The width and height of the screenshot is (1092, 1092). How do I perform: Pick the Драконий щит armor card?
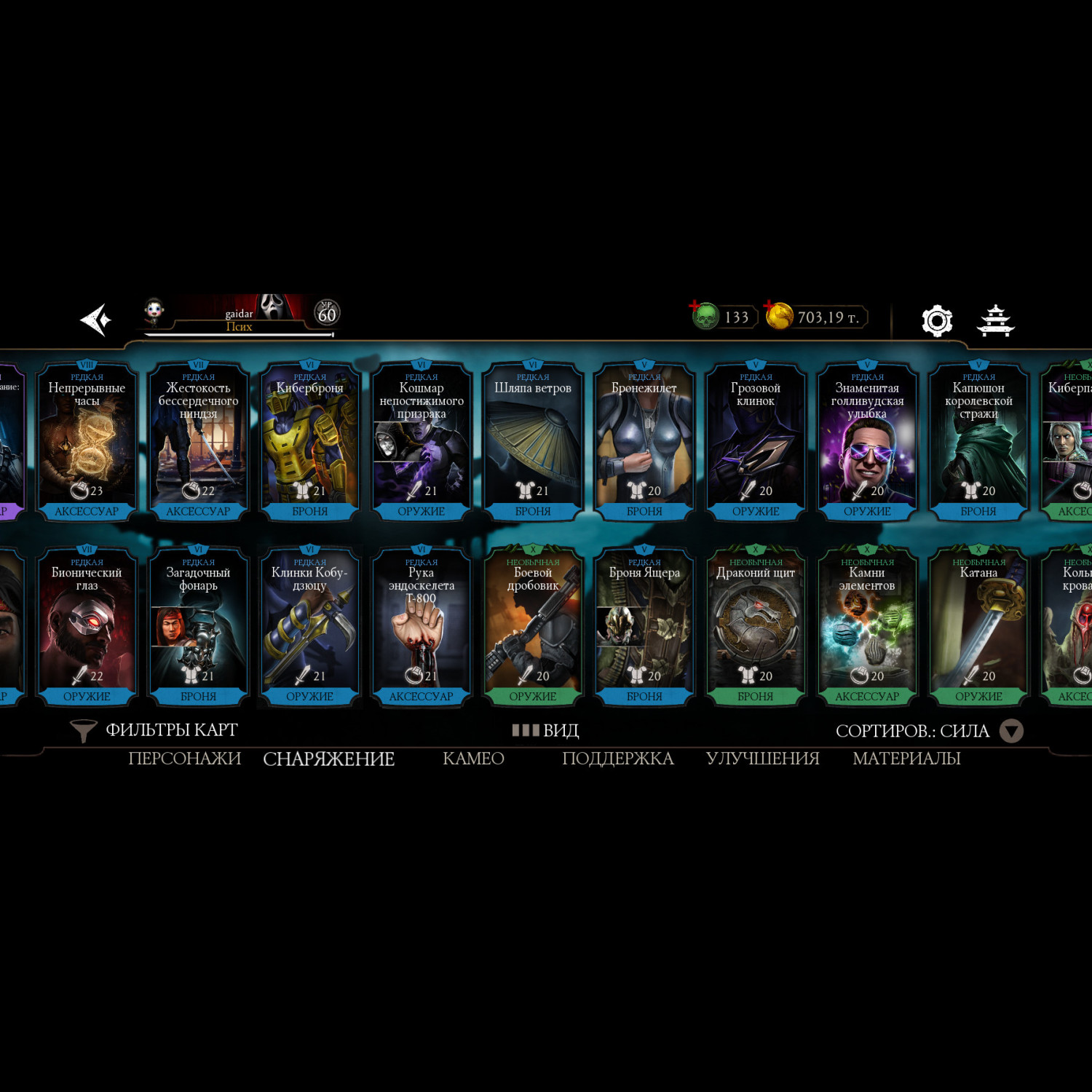click(x=756, y=626)
